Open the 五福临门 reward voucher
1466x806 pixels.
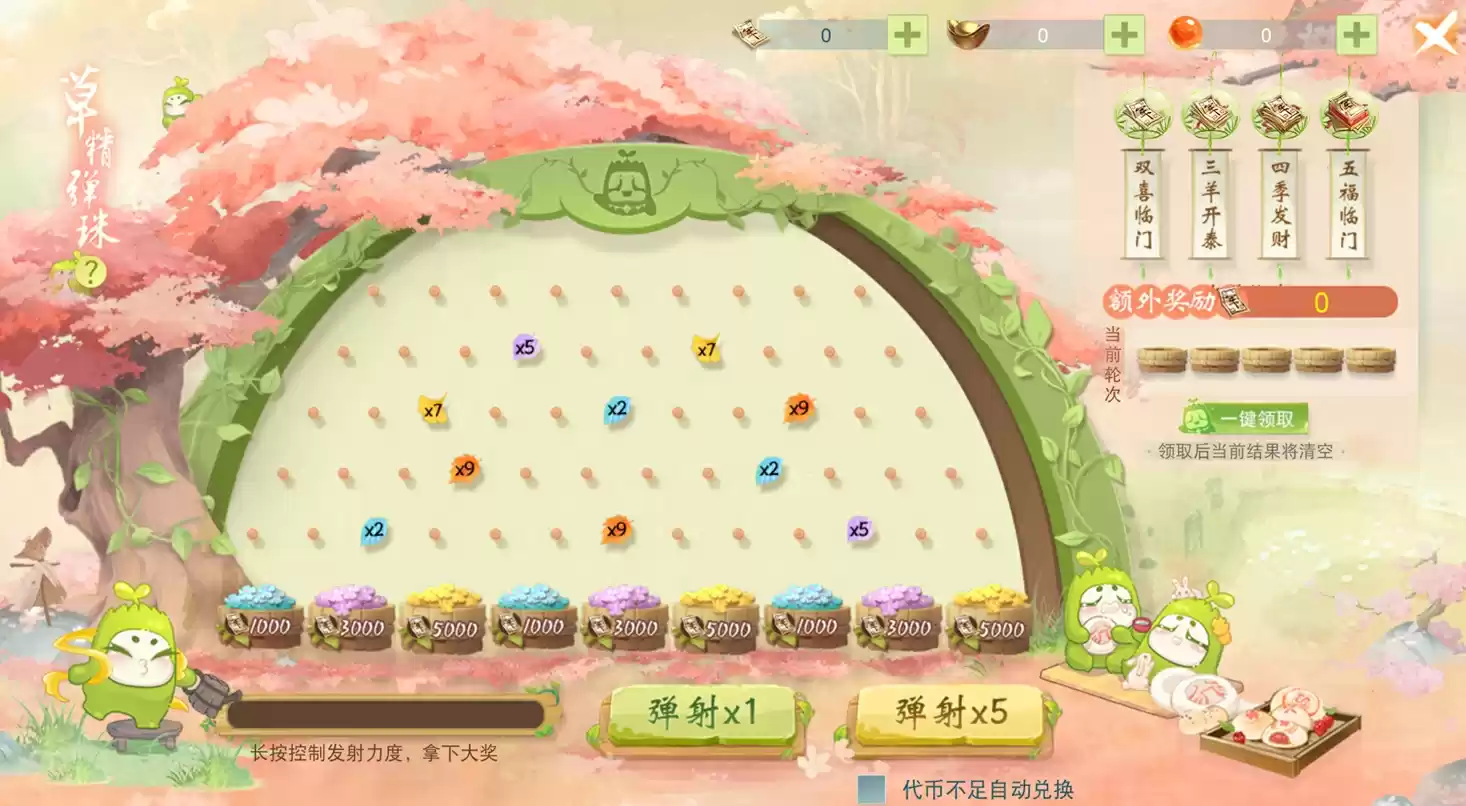pyautogui.click(x=1350, y=205)
